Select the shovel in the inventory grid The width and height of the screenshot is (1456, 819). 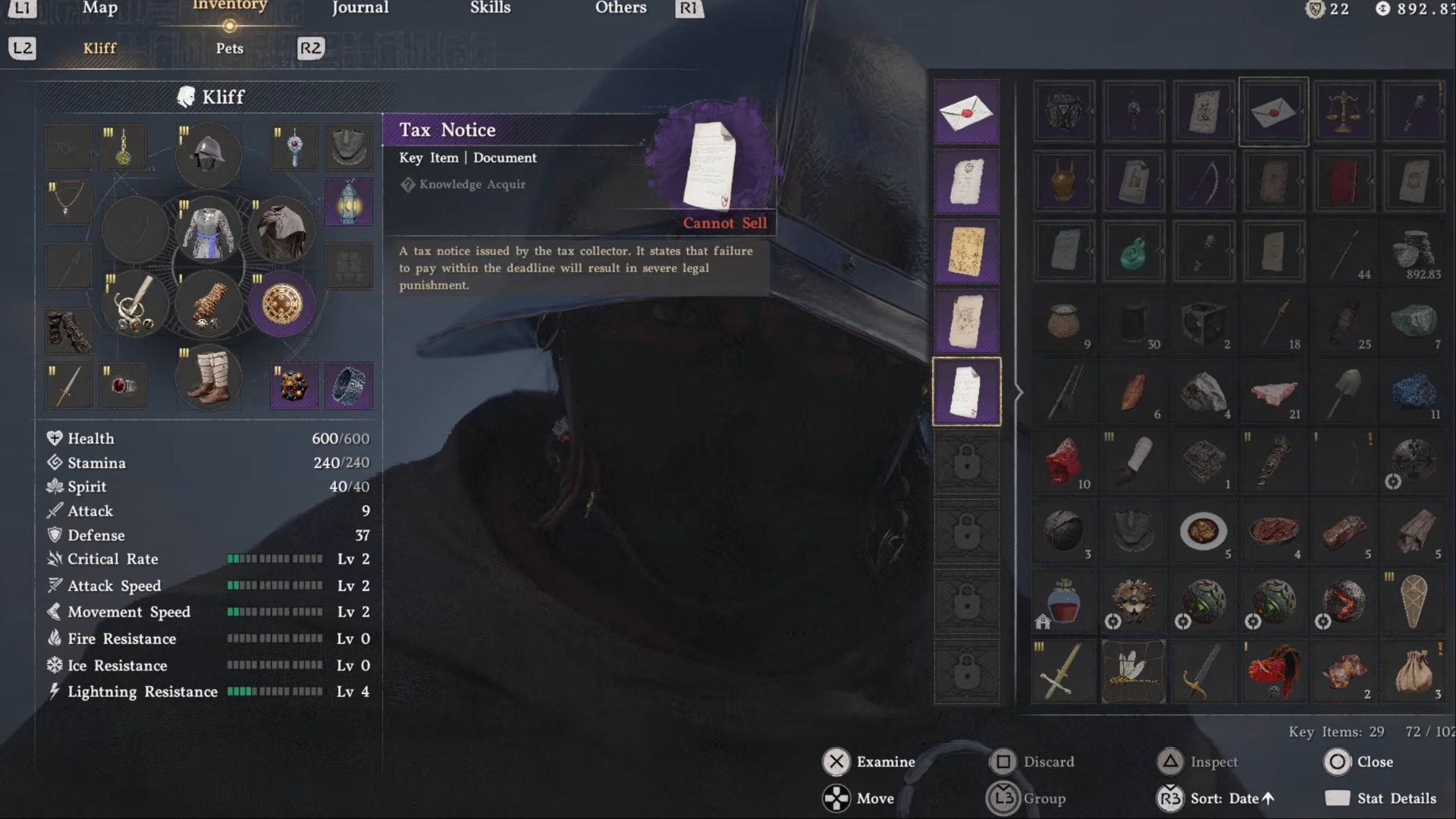click(1343, 392)
